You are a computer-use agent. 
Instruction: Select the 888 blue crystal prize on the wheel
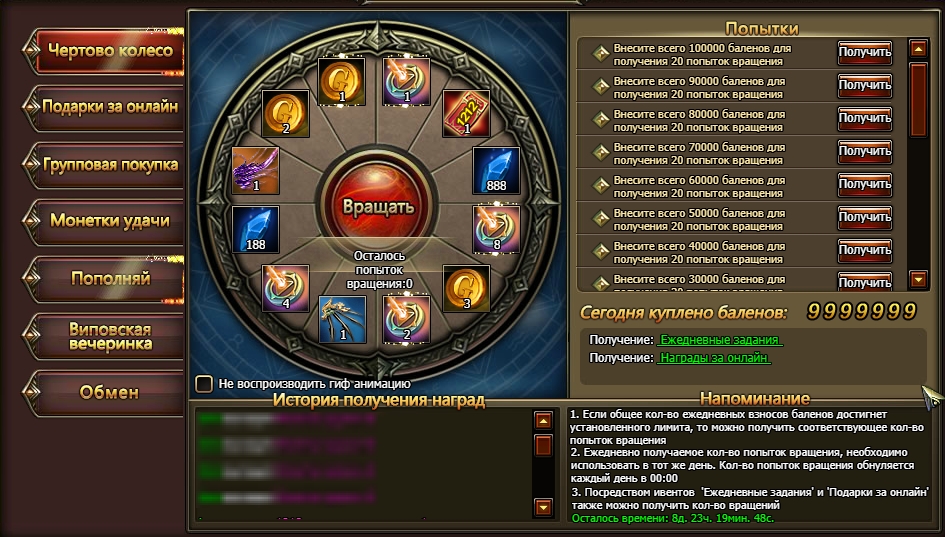coord(496,172)
